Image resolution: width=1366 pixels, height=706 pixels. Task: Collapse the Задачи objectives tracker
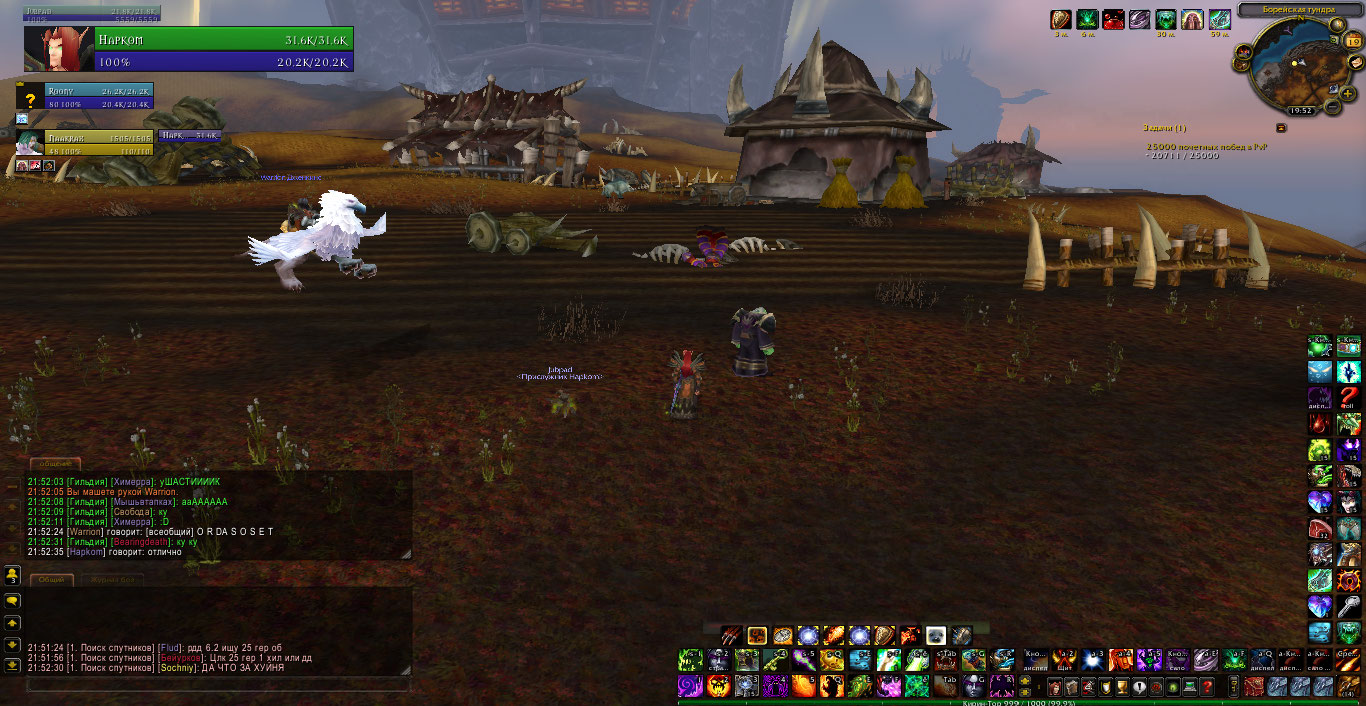point(1281,128)
